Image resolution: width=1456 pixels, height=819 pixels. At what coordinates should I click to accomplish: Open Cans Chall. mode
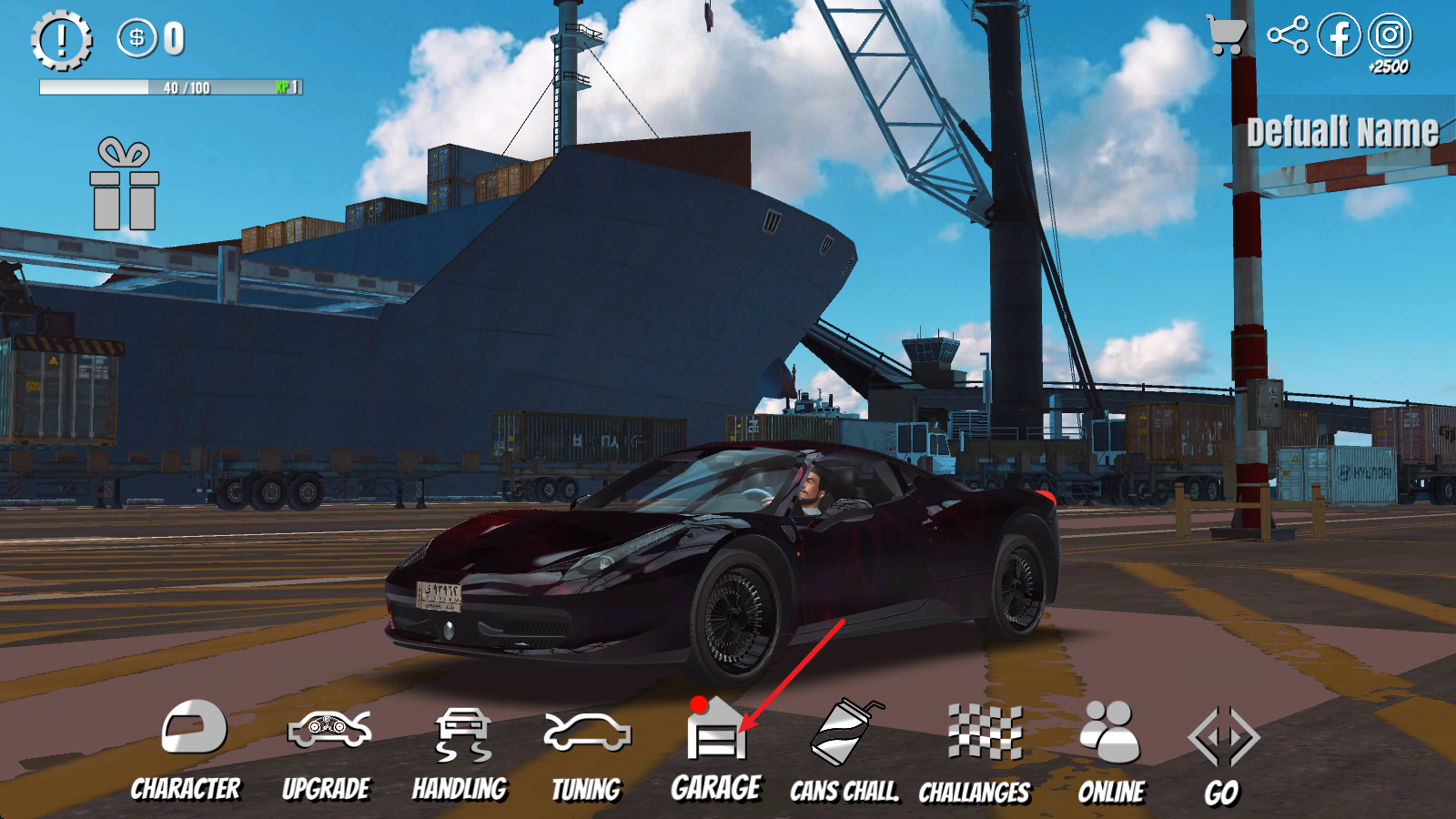point(844,752)
